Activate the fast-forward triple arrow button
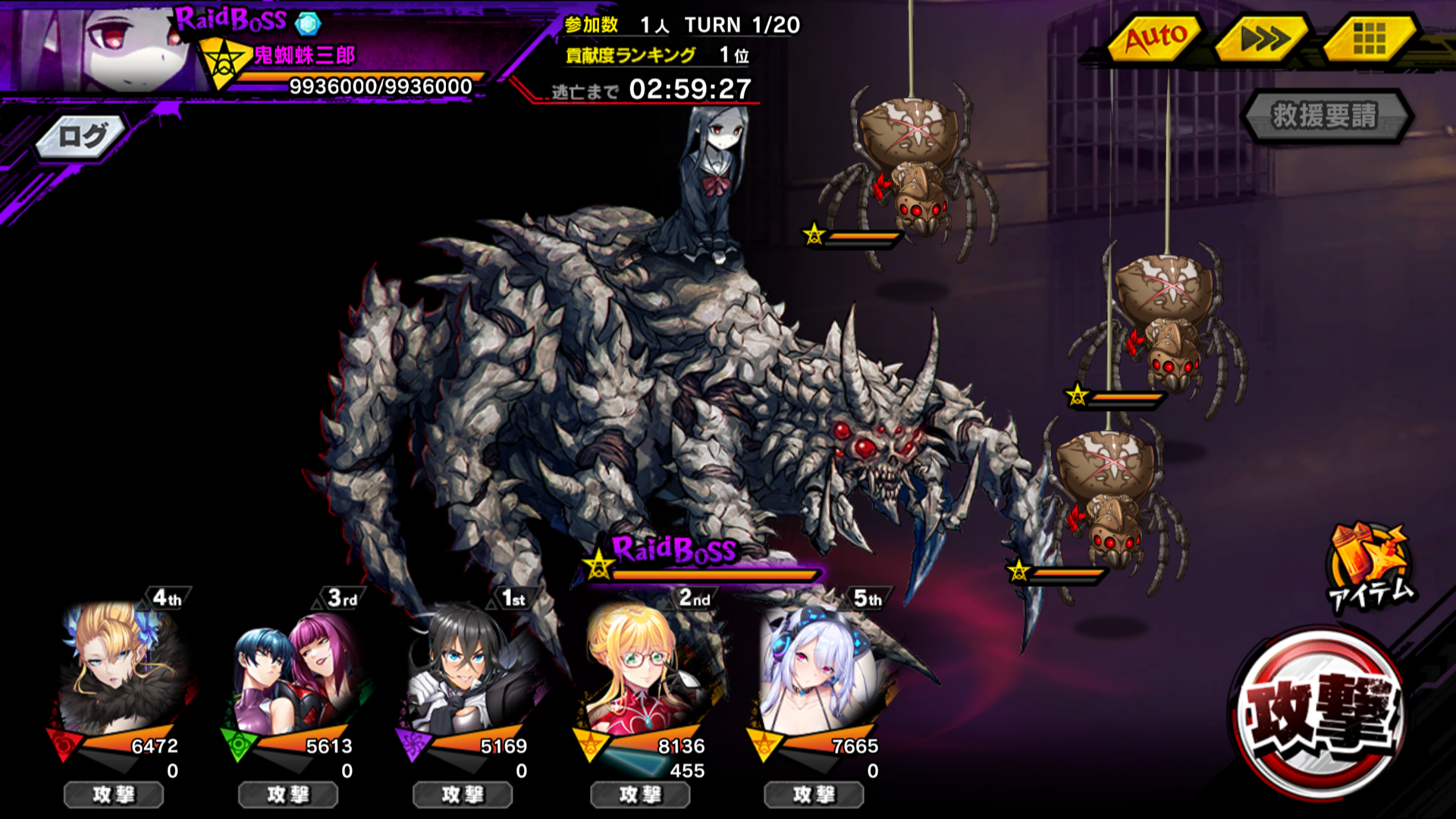The height and width of the screenshot is (819, 1456). 1263,38
